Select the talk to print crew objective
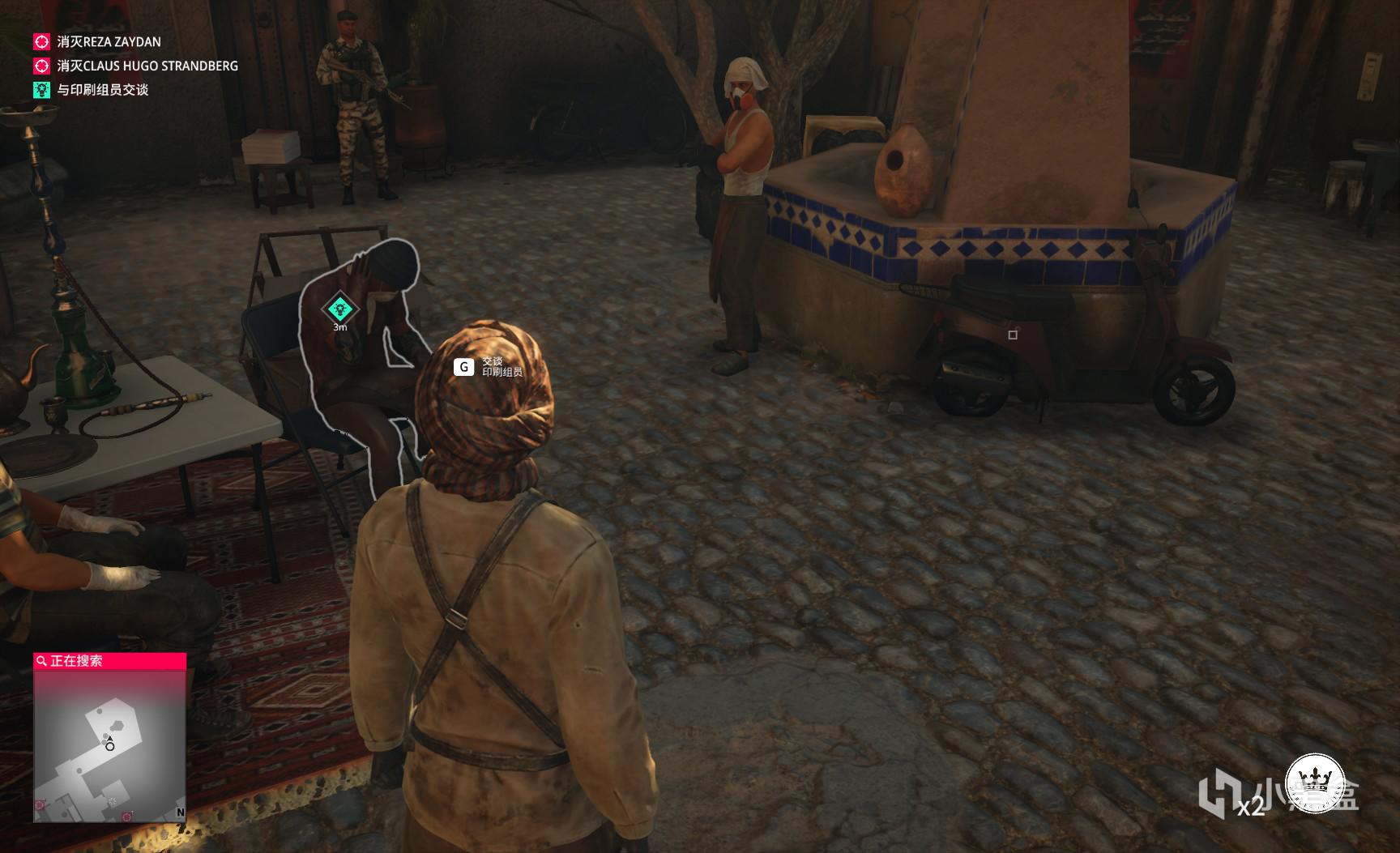This screenshot has width=1400, height=853. (x=102, y=90)
